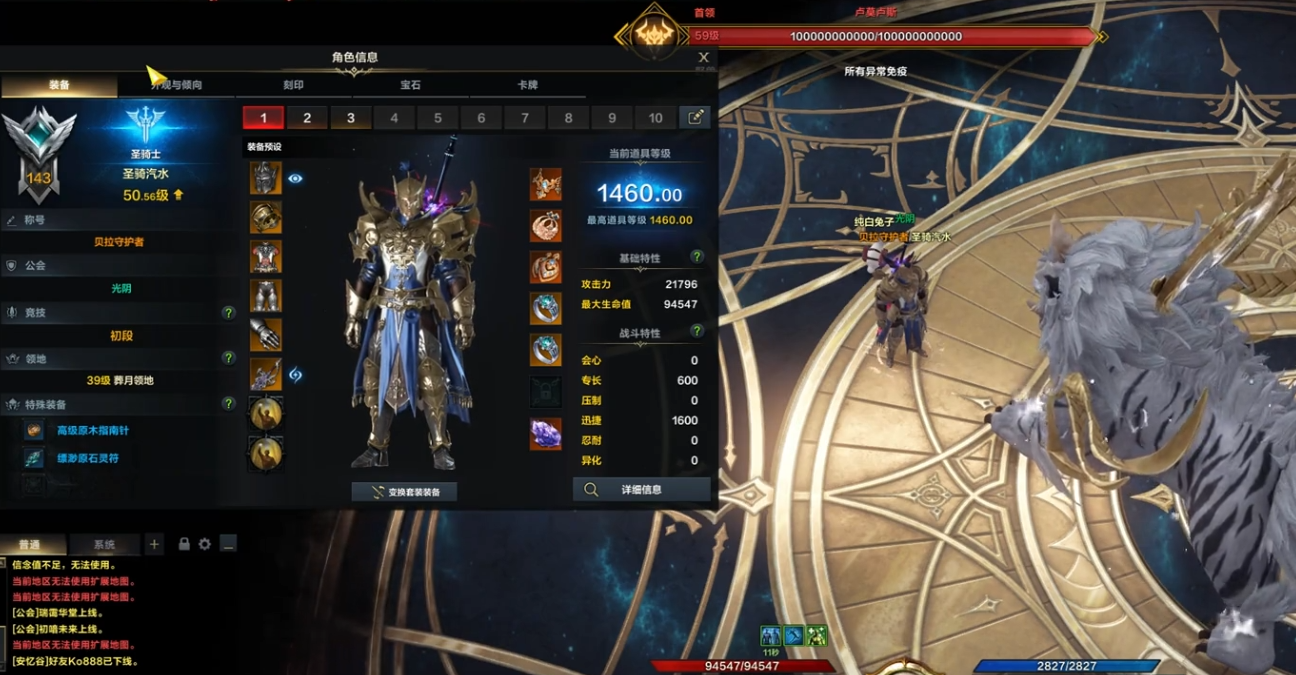Select equipment preset 2

[x=307, y=118]
